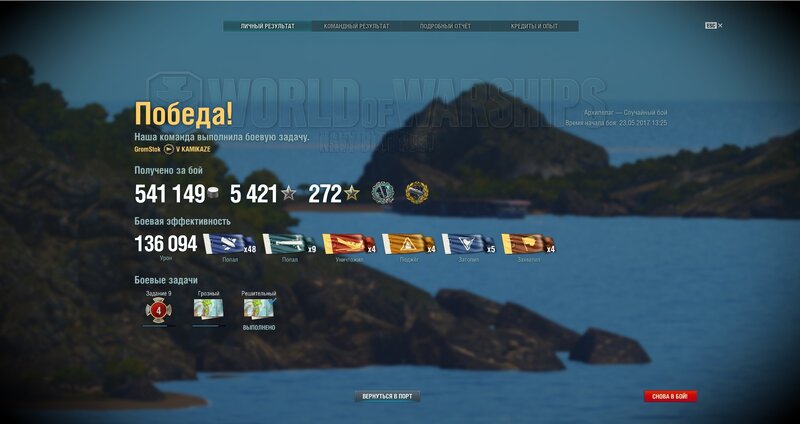The width and height of the screenshot is (800, 424).
Task: View the Грозный battle task
Action: tap(208, 309)
